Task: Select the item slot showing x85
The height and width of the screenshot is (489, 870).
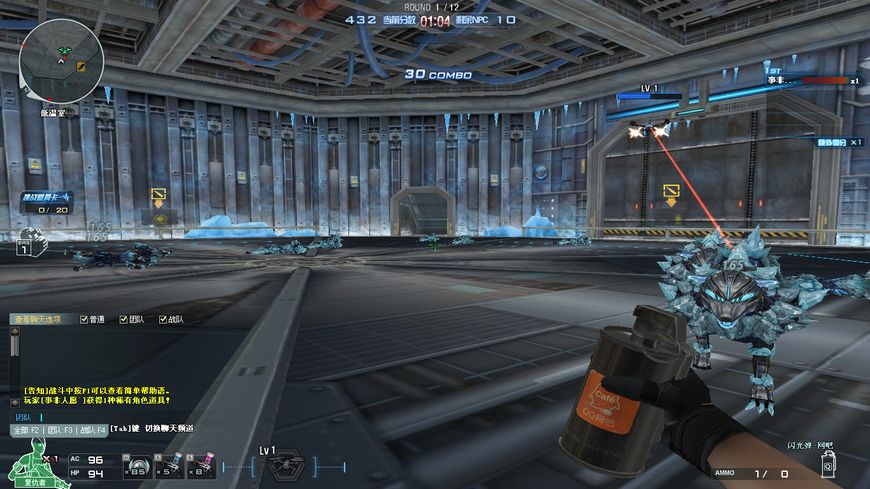Action: [137, 467]
